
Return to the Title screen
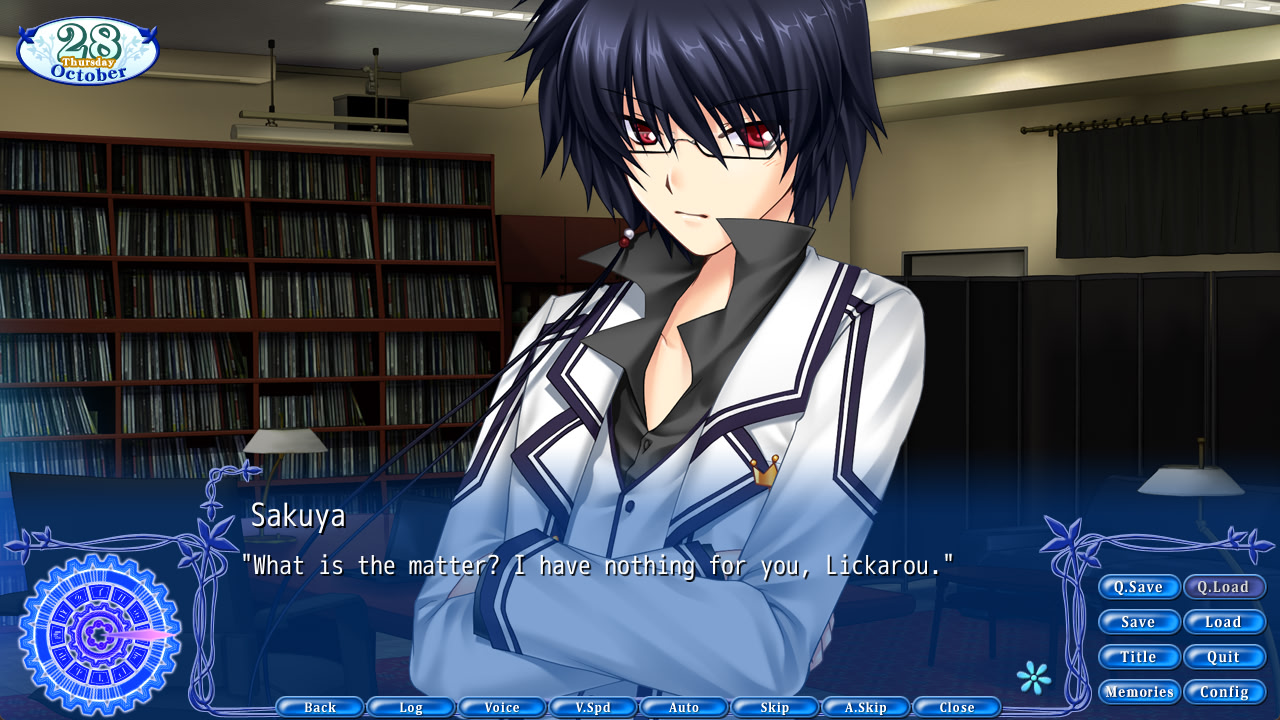[1139, 656]
